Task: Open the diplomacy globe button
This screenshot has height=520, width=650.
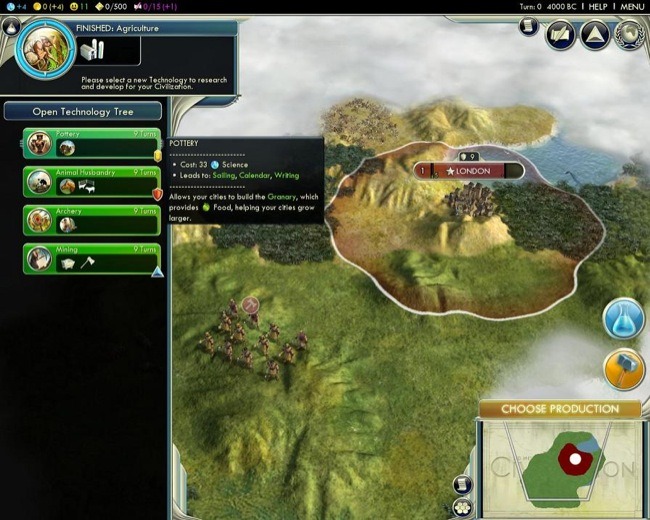Action: point(630,35)
